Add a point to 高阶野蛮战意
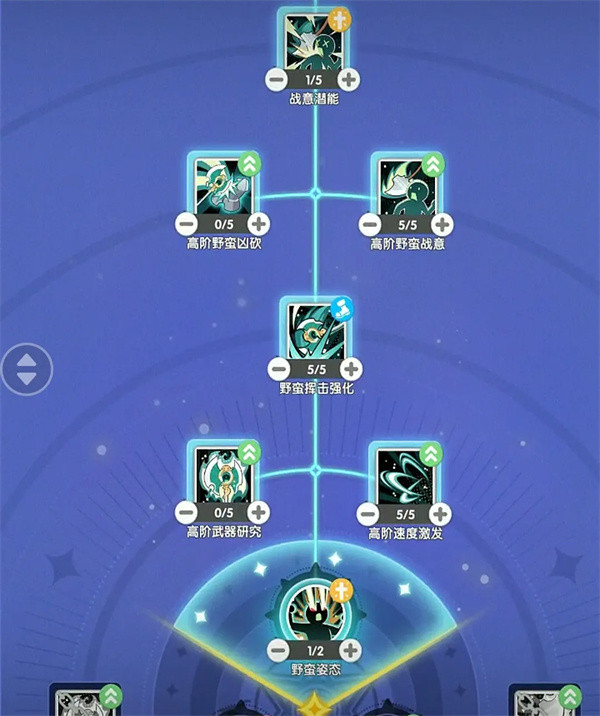The image size is (600, 716). [442, 224]
